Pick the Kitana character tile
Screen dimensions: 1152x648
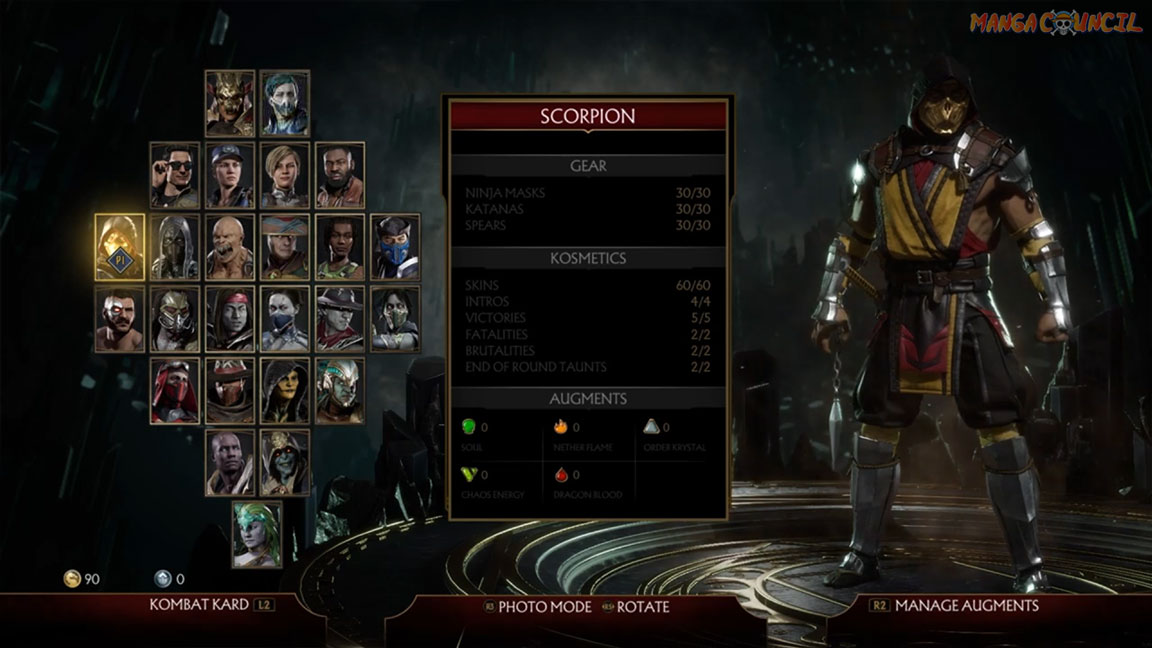click(285, 319)
